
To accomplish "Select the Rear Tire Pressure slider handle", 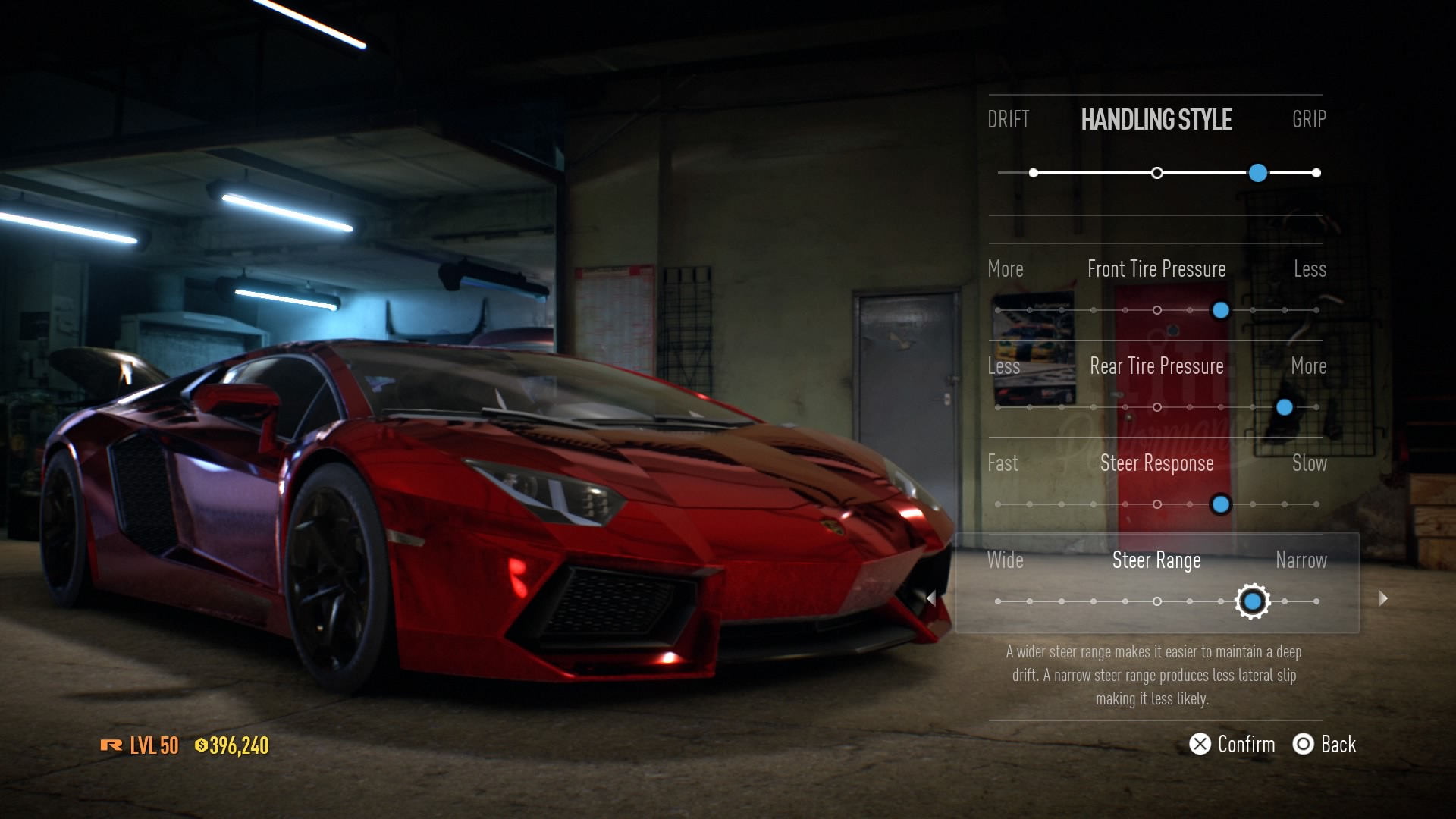I will 1284,407.
